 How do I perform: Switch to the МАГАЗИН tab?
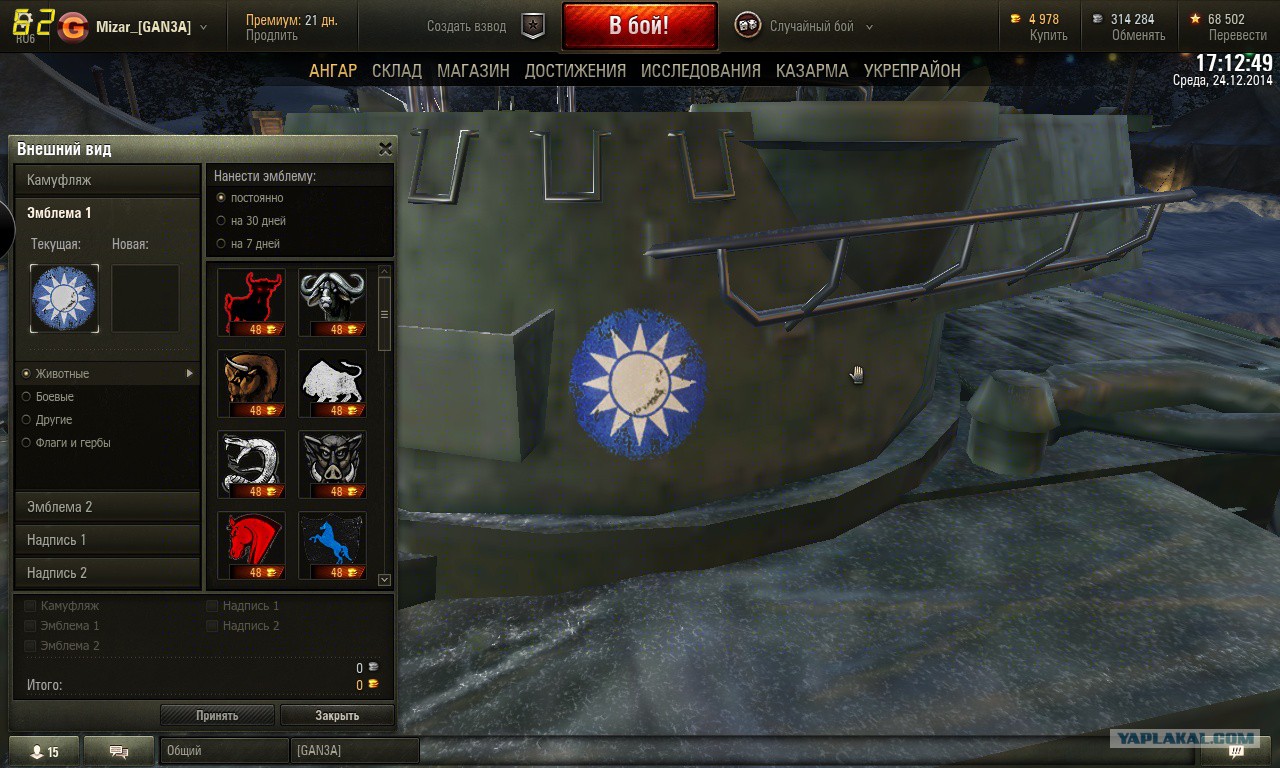[473, 71]
